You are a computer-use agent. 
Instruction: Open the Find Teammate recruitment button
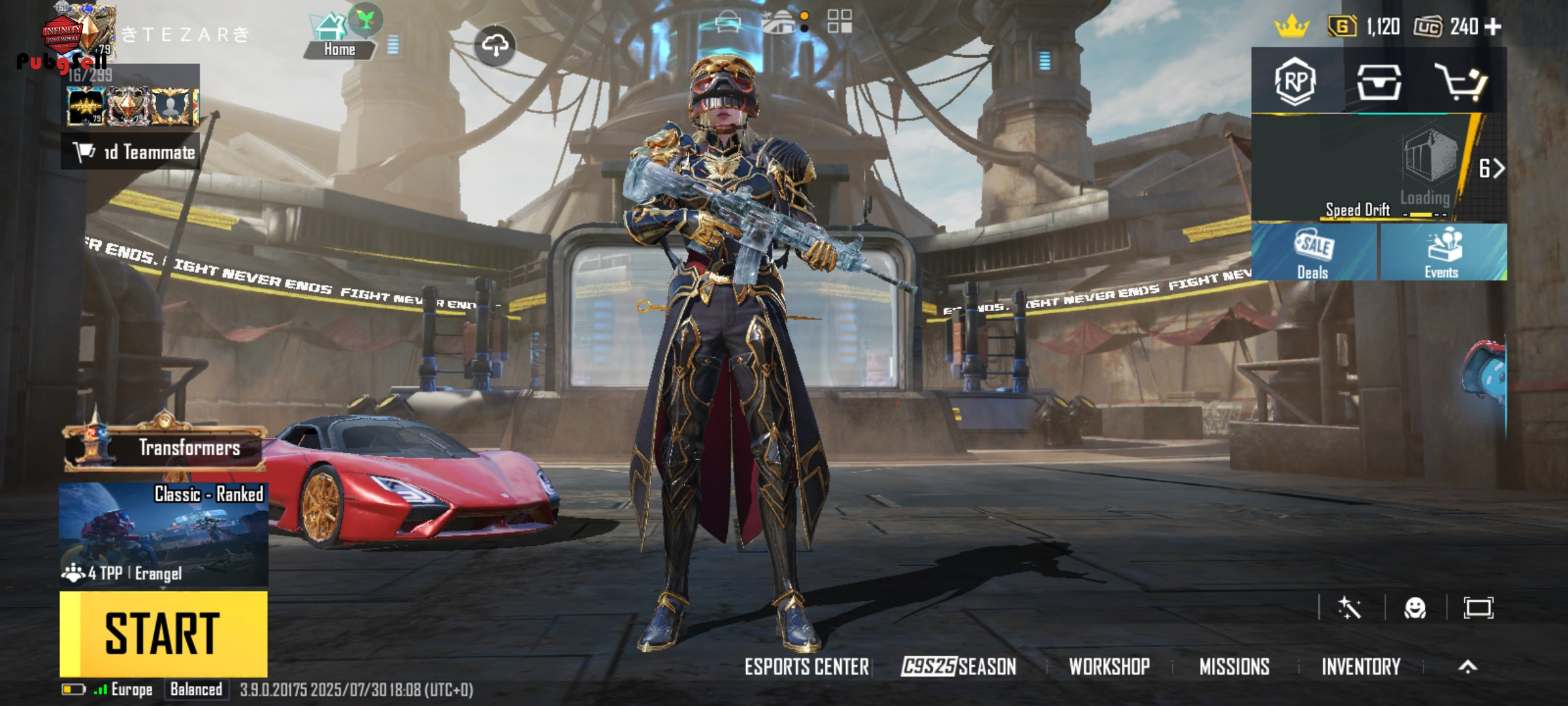pos(131,152)
